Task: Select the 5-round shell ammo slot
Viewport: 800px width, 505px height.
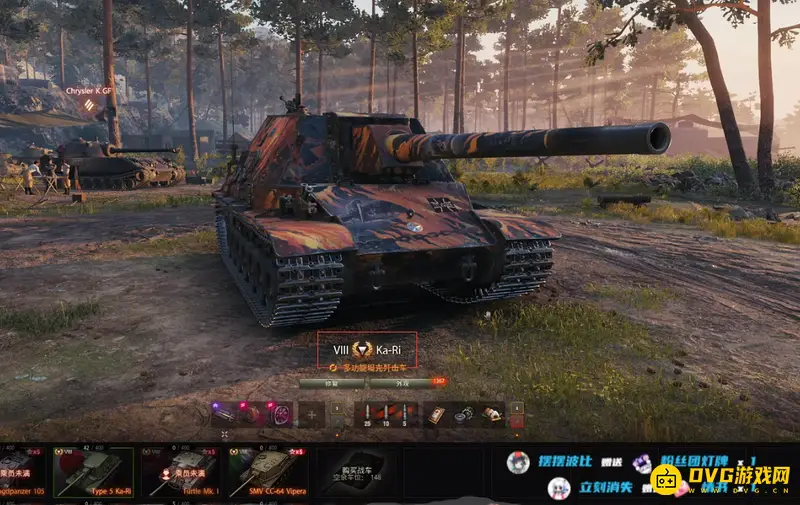Action: click(406, 414)
